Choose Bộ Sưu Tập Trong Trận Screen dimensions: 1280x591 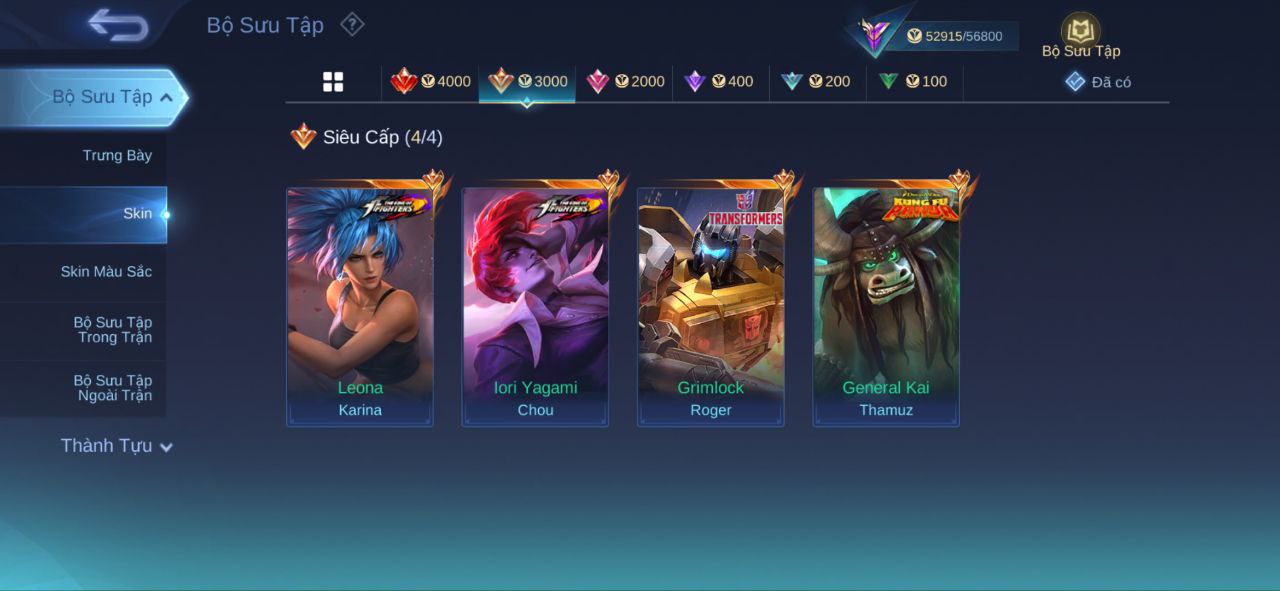[x=113, y=329]
